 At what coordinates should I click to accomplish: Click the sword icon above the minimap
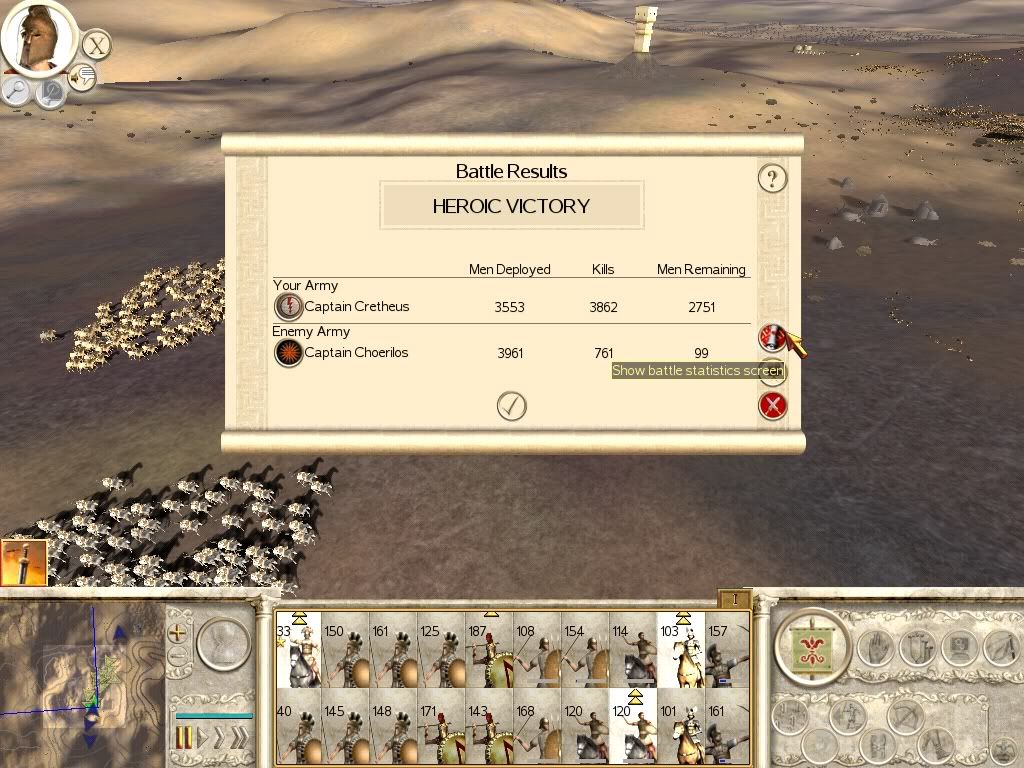[24, 563]
